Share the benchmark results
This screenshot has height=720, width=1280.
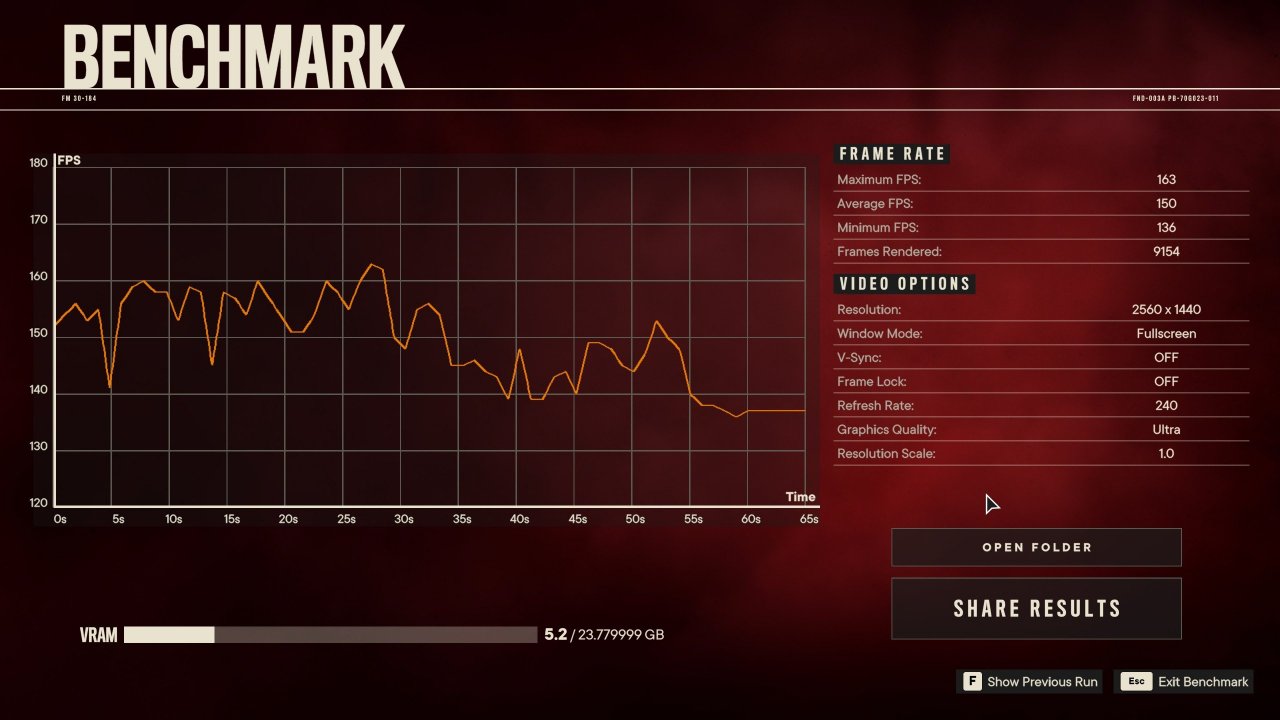coord(1036,608)
